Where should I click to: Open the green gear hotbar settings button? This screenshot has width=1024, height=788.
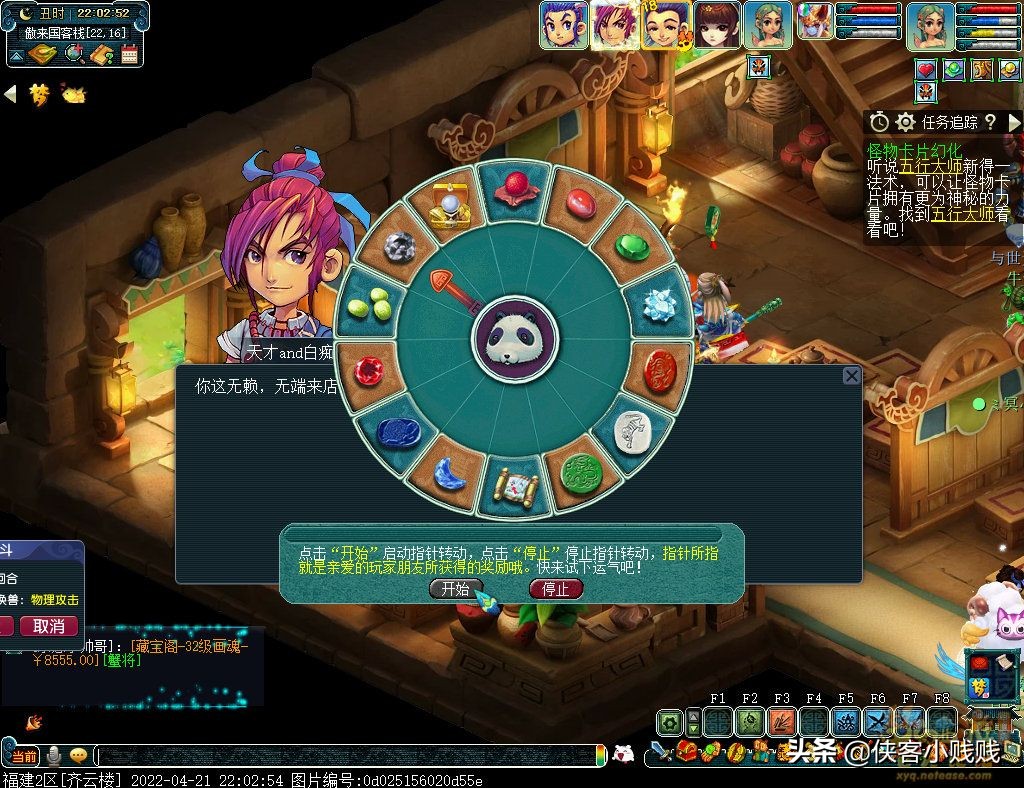[x=670, y=721]
